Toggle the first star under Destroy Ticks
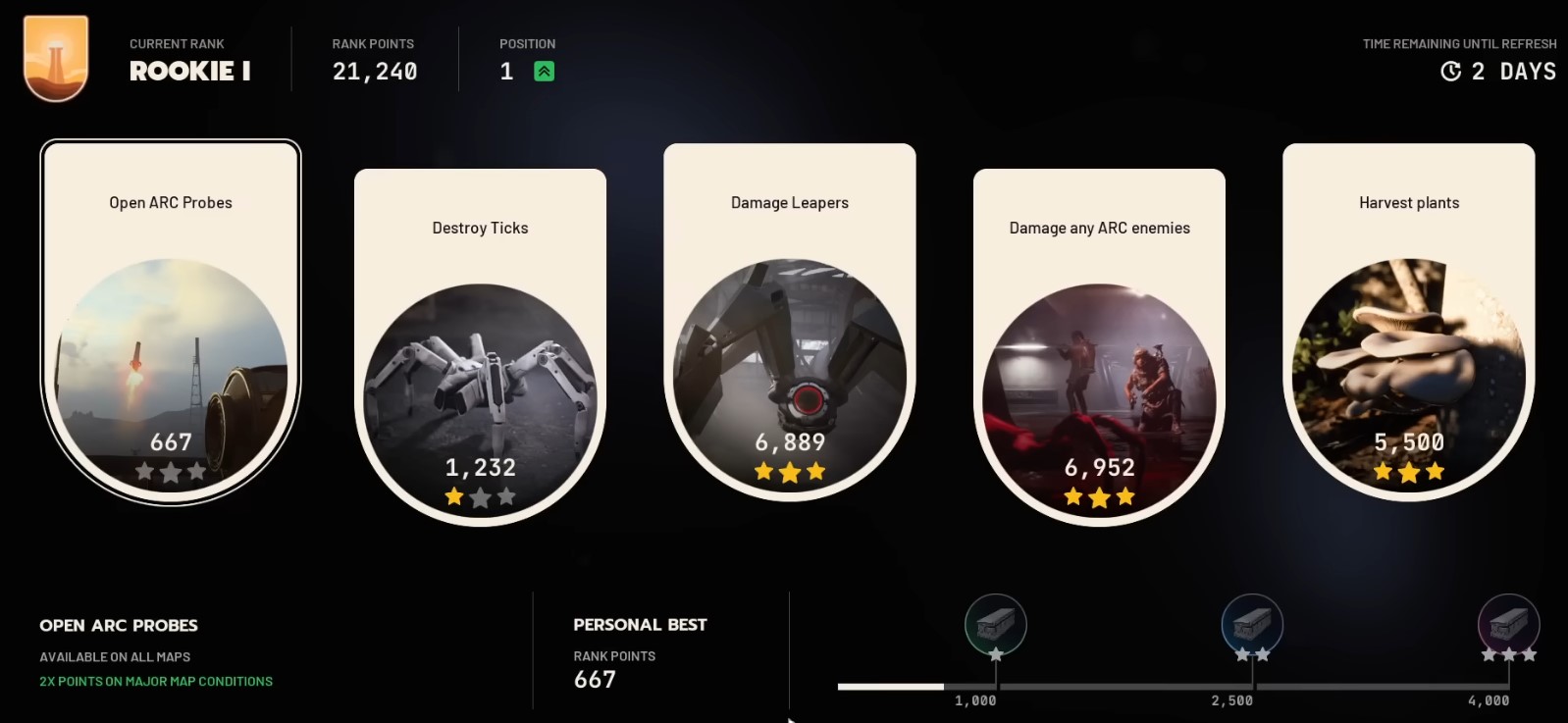The width and height of the screenshot is (1568, 723). coord(454,497)
